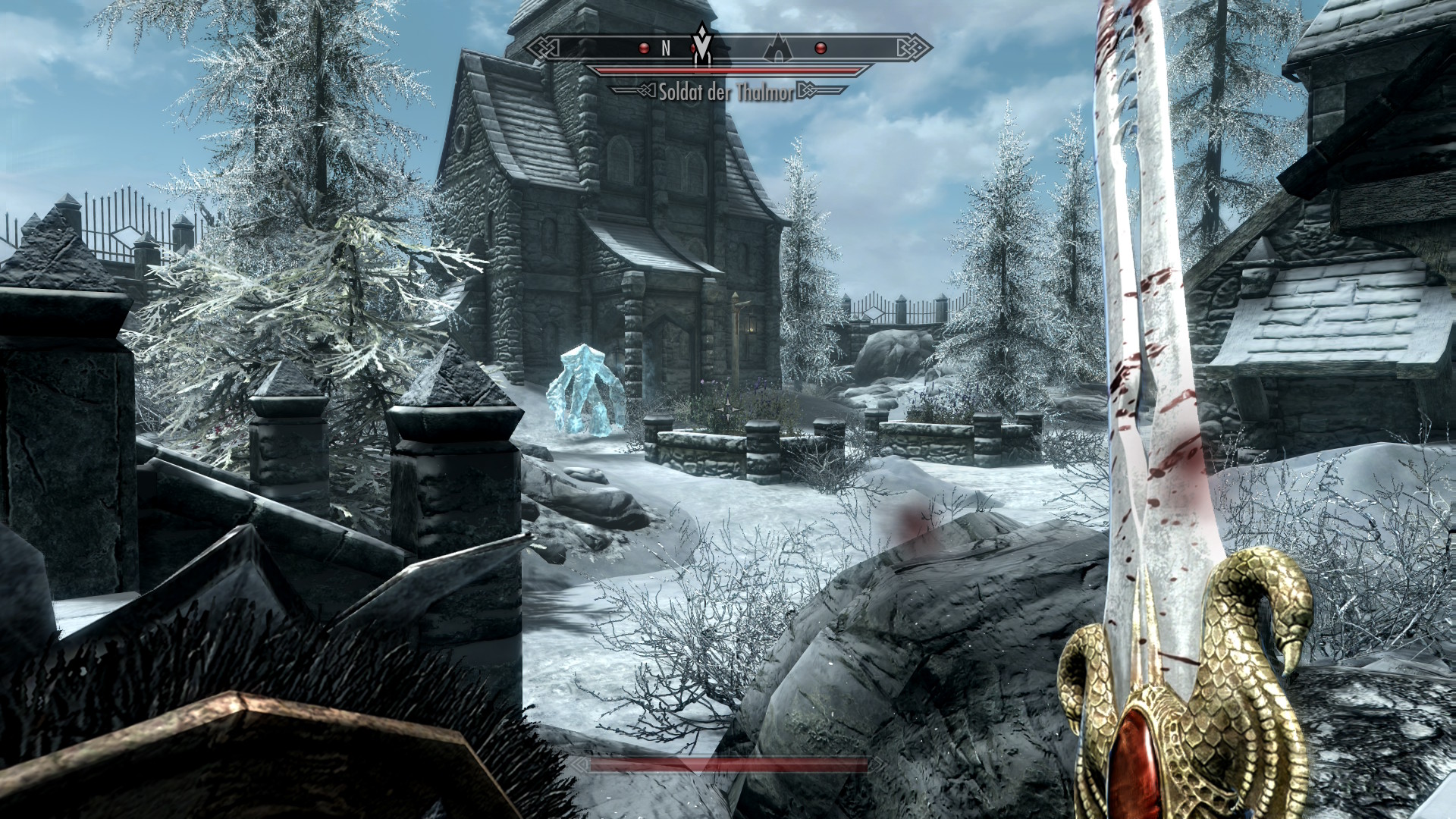Click the North 'N' indicator on compass
This screenshot has height=819, width=1456.
(666, 49)
